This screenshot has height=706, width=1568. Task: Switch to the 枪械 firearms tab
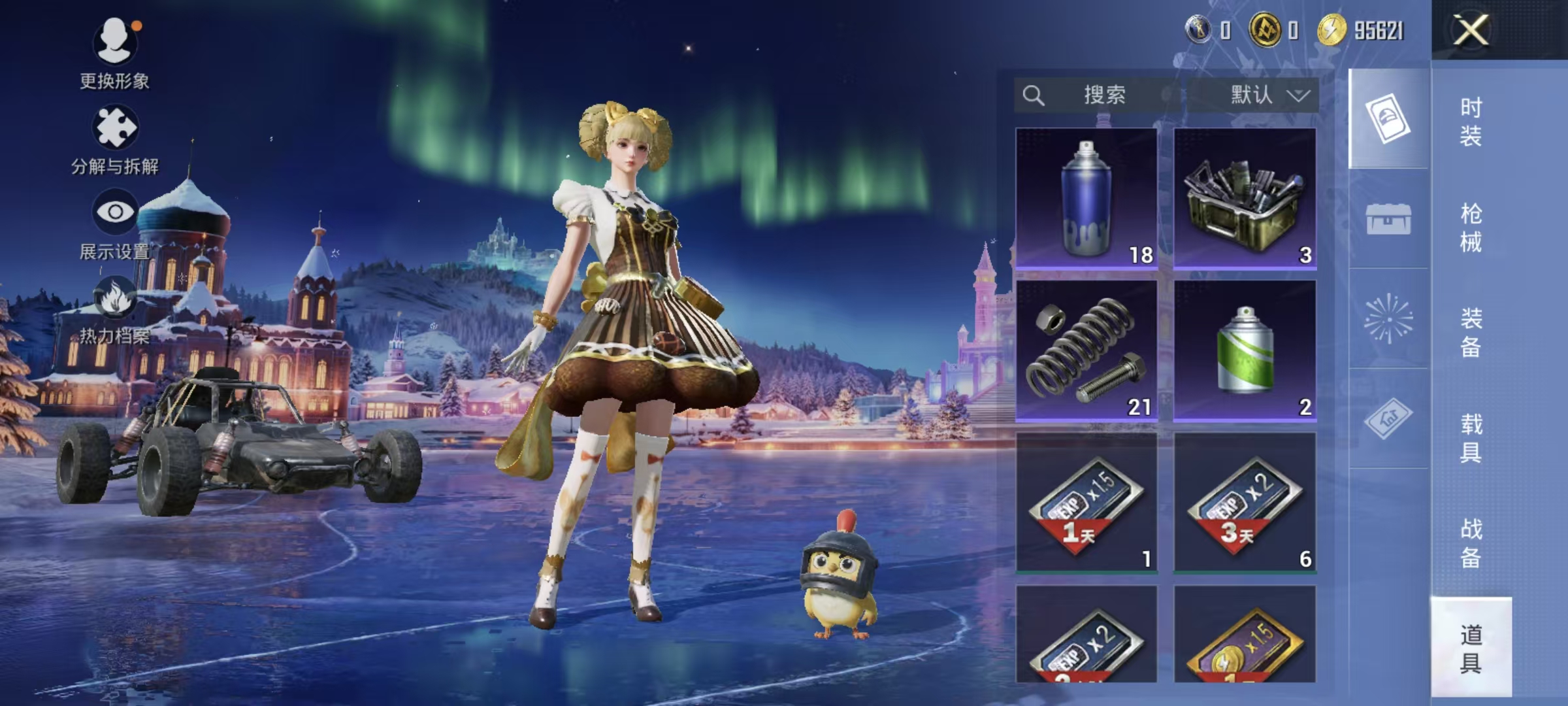[1471, 227]
